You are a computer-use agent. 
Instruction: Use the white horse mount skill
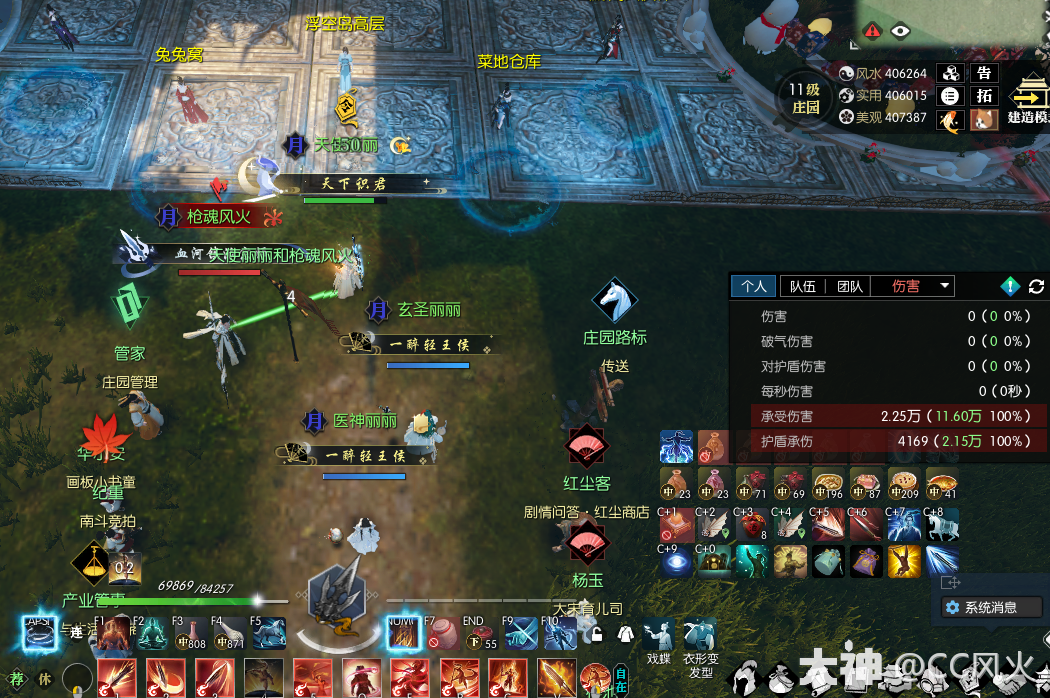coord(940,525)
